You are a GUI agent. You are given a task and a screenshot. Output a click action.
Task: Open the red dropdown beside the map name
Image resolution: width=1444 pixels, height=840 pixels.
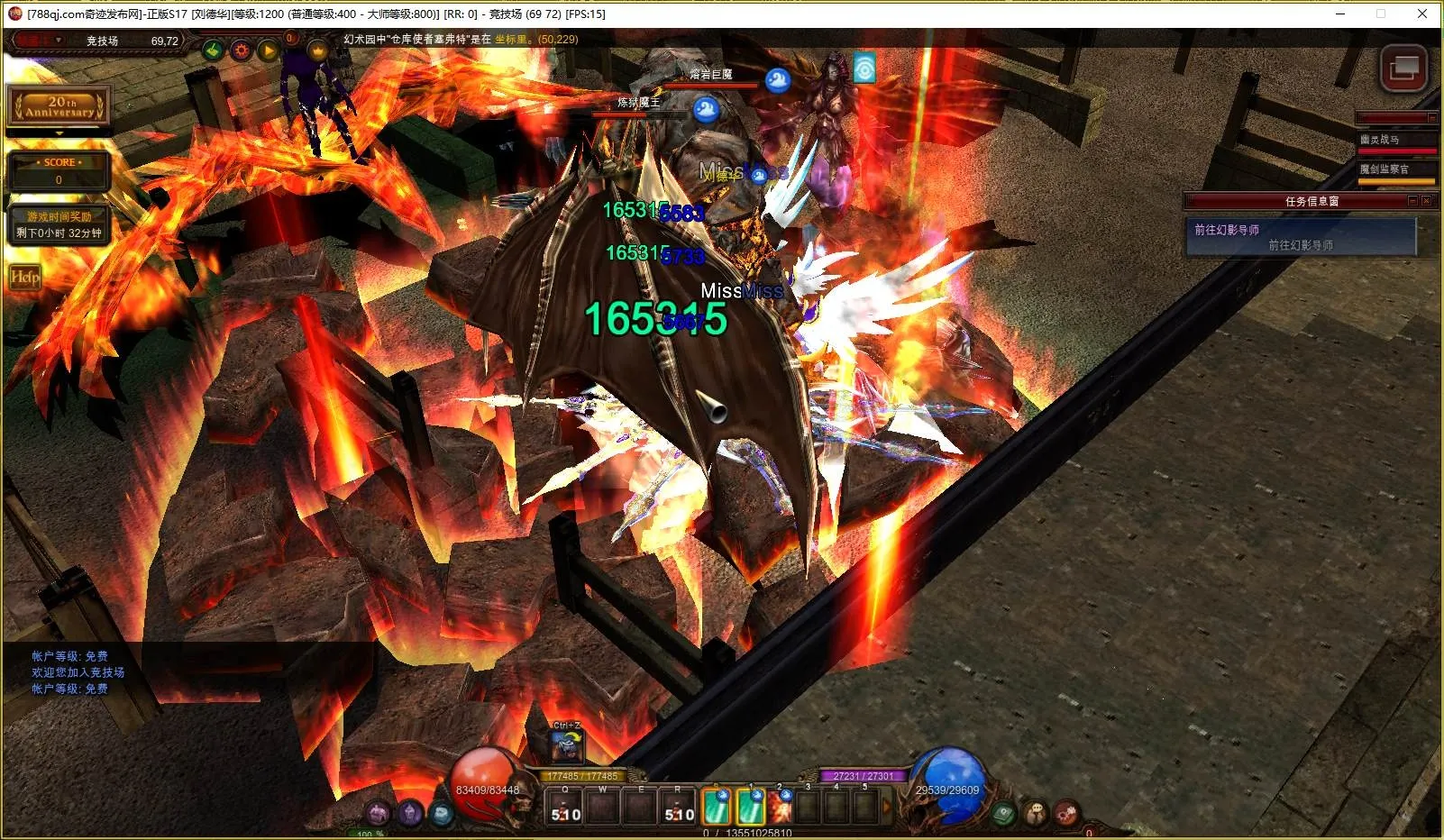tap(40, 41)
